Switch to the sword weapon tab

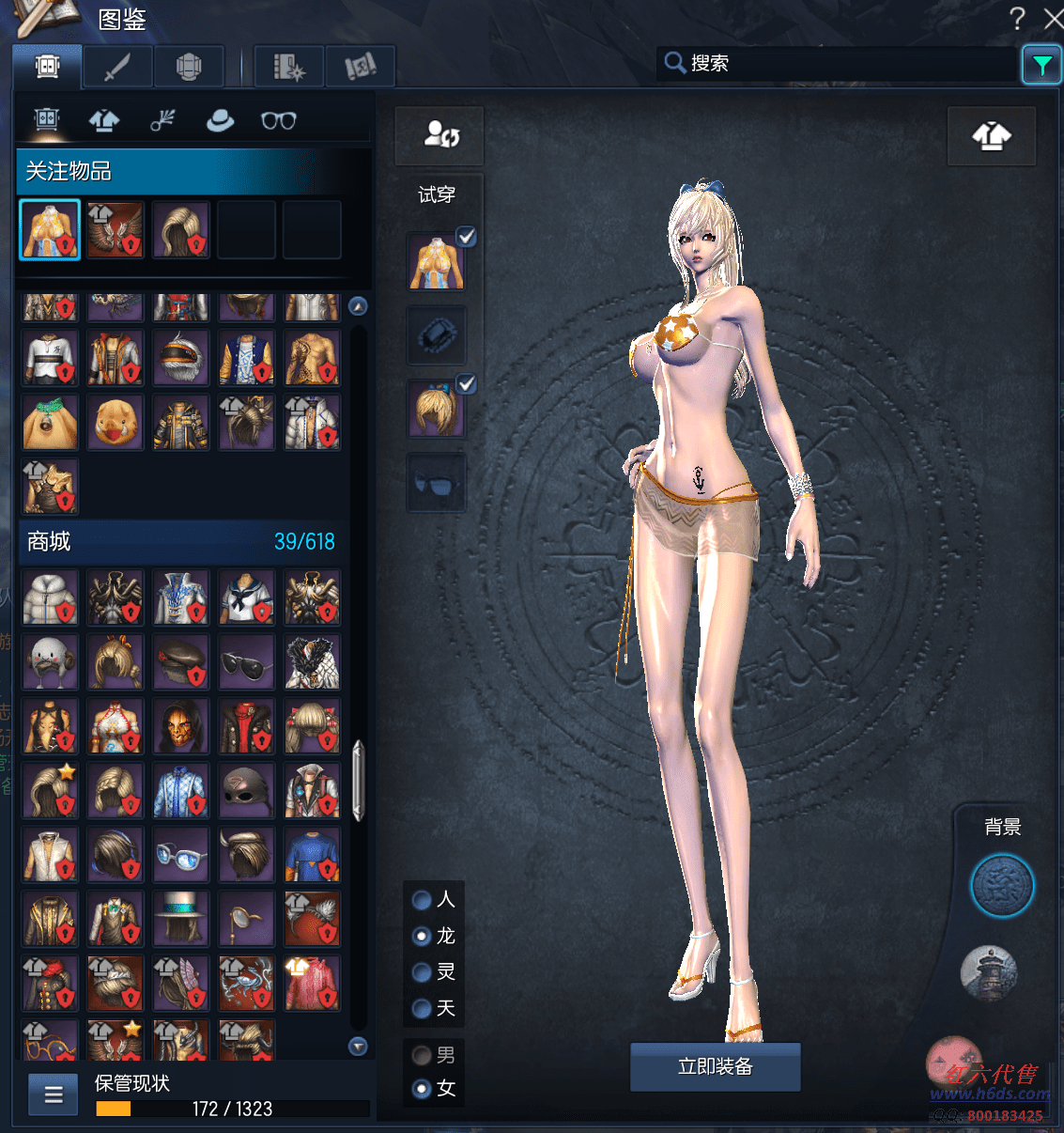coord(116,67)
